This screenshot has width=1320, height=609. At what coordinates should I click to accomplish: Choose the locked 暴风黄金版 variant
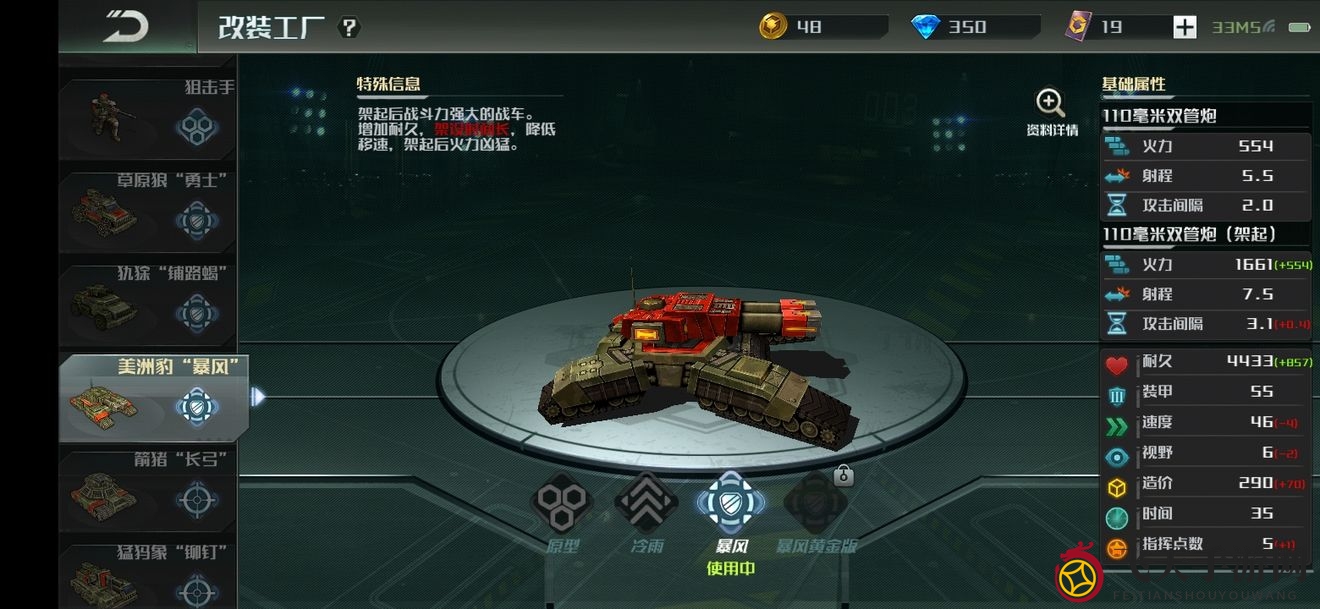[816, 504]
